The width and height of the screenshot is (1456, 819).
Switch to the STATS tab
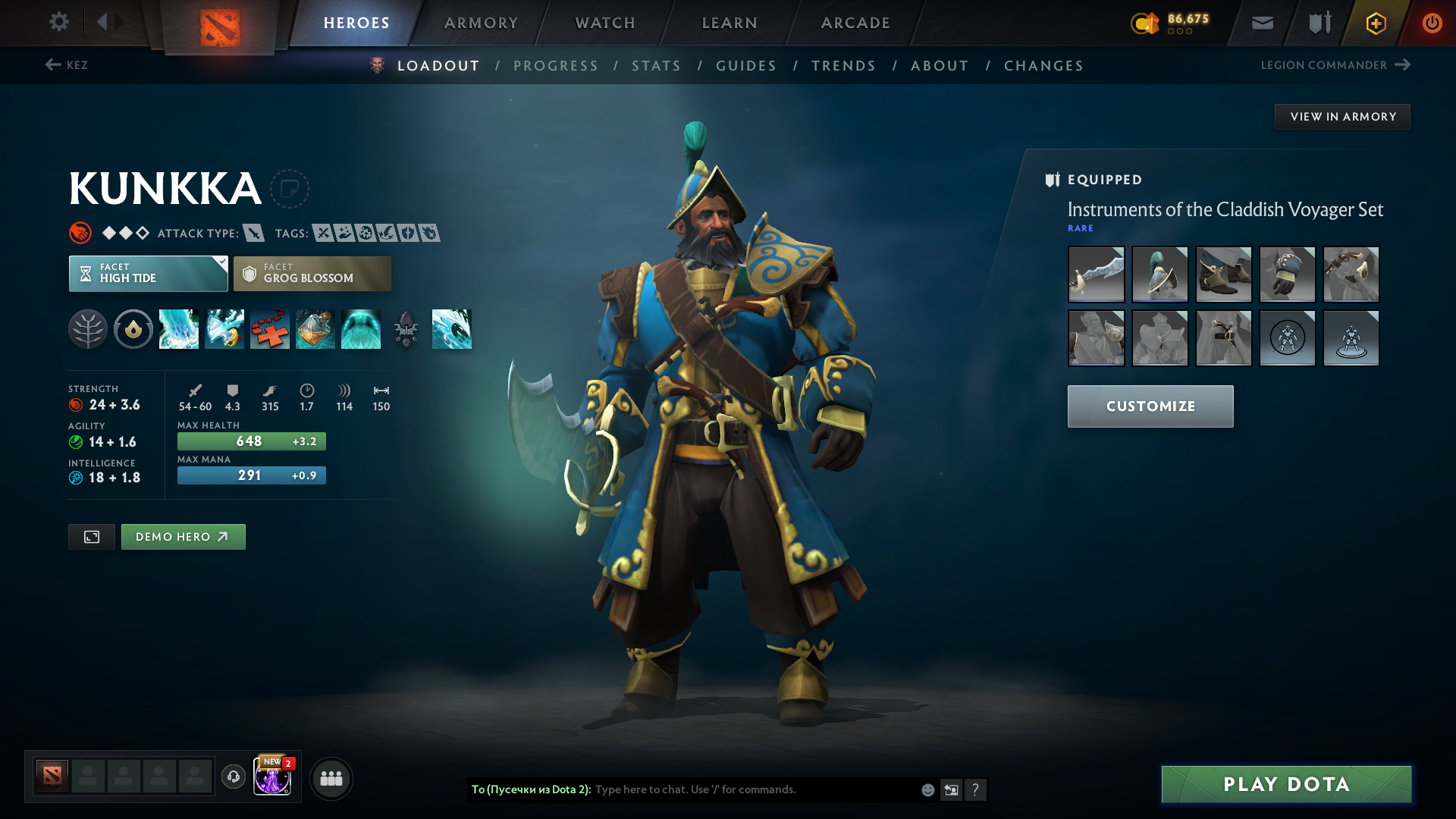[656, 65]
